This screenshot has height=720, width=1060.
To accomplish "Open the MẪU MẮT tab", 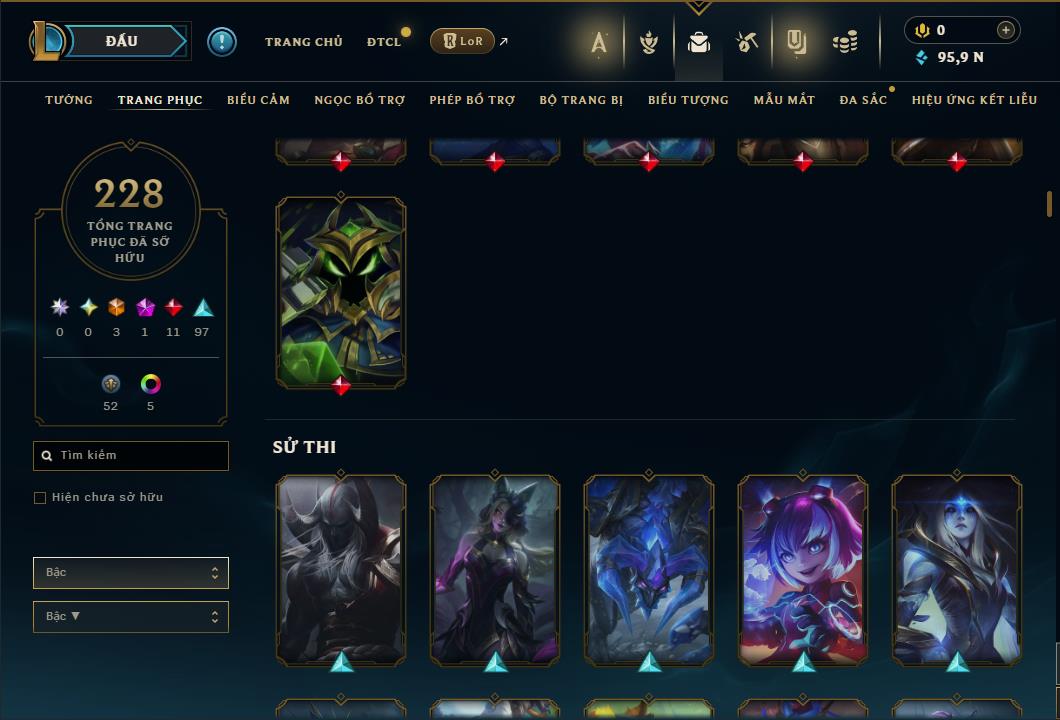I will 784,100.
